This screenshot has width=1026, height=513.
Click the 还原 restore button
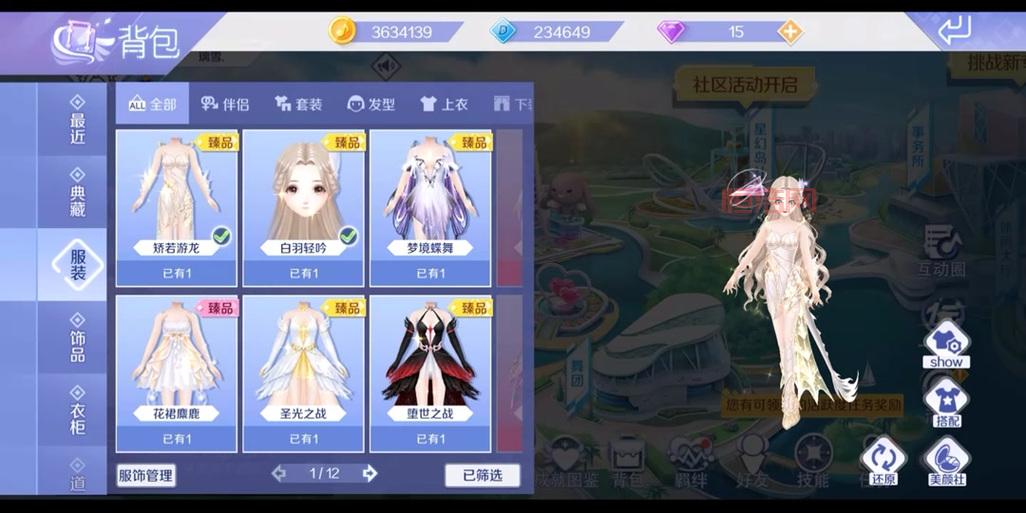pos(883,462)
